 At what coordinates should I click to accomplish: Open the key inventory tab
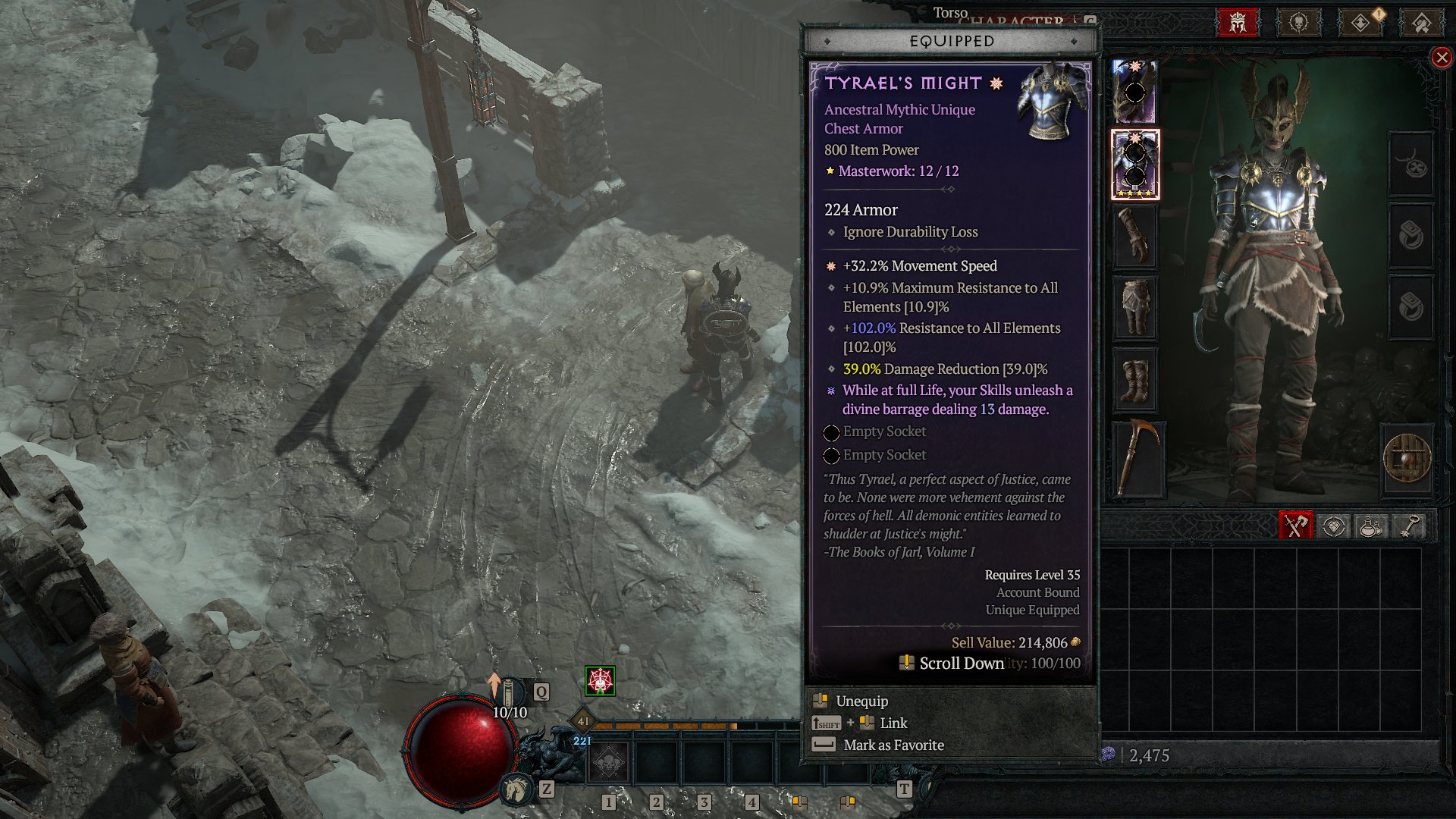pos(1407,526)
